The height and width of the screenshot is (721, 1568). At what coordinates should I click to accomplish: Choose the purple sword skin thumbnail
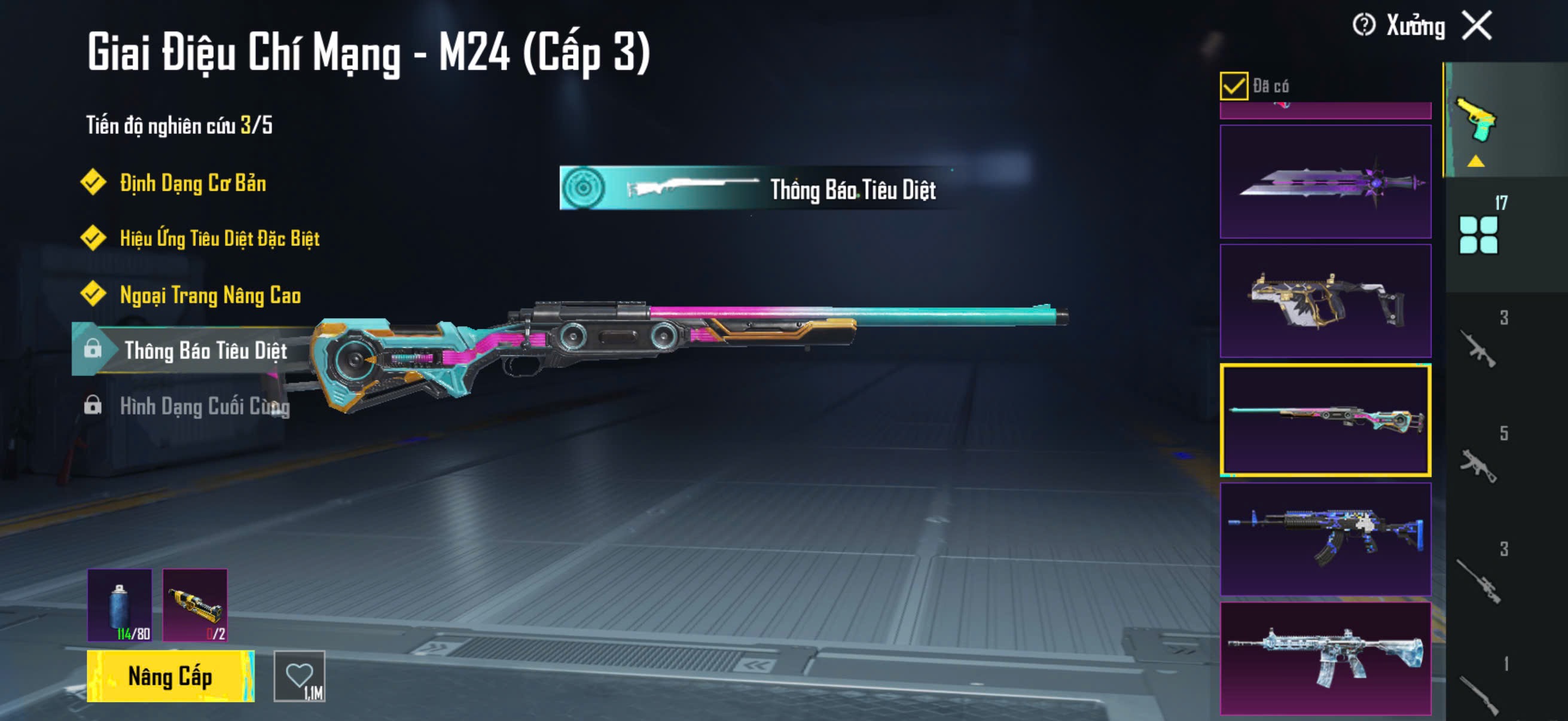pos(1325,182)
